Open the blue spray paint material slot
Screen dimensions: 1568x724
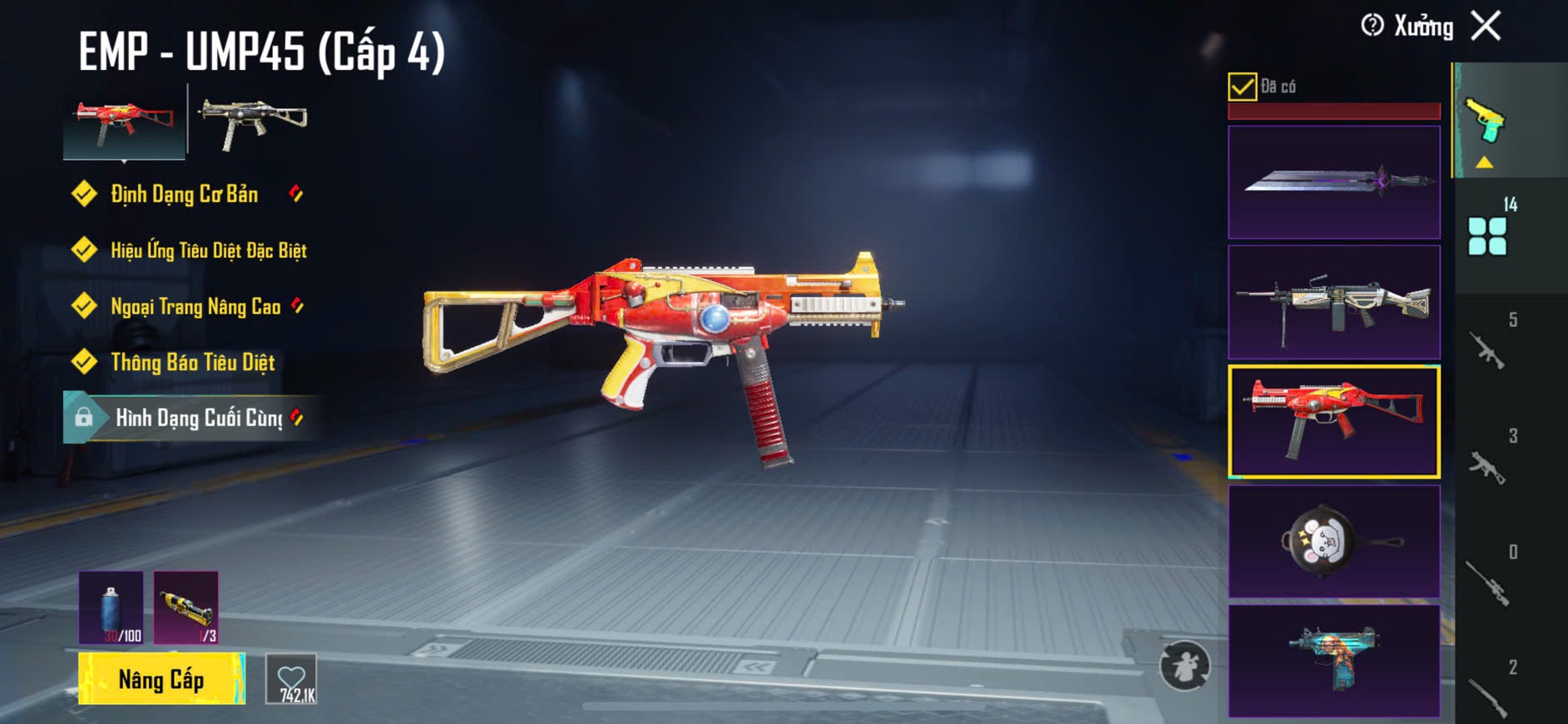[x=111, y=607]
